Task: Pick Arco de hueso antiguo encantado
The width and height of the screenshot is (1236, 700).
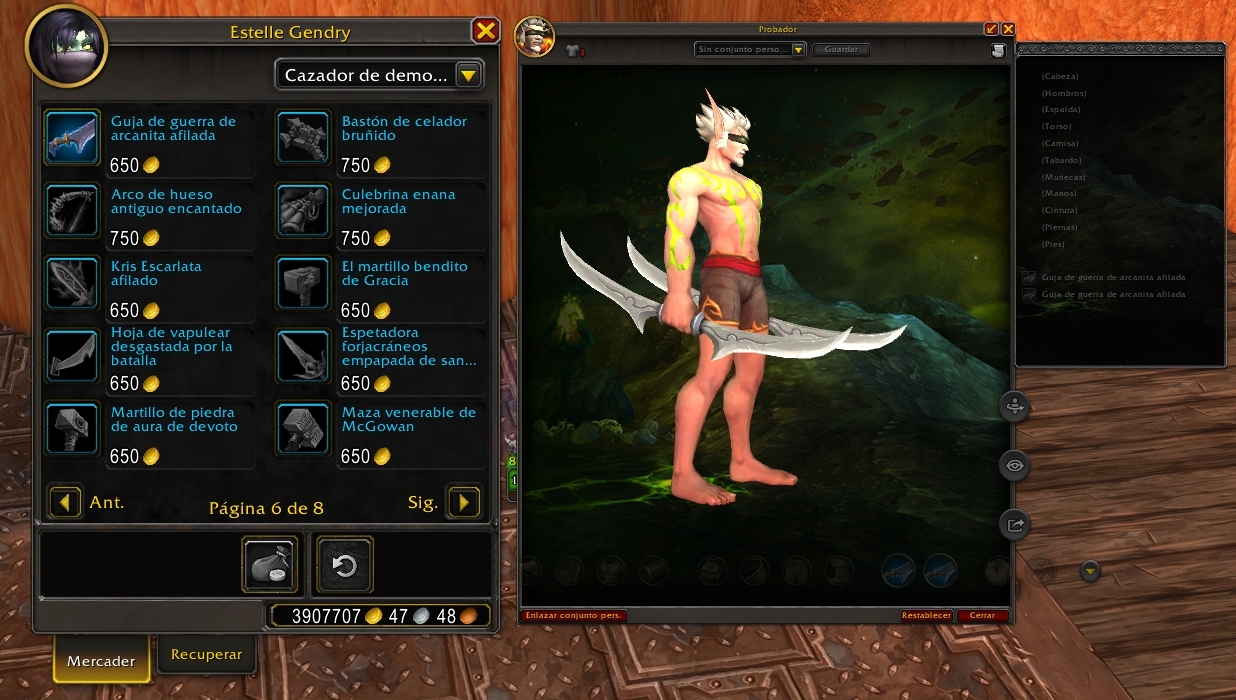Action: [x=72, y=210]
